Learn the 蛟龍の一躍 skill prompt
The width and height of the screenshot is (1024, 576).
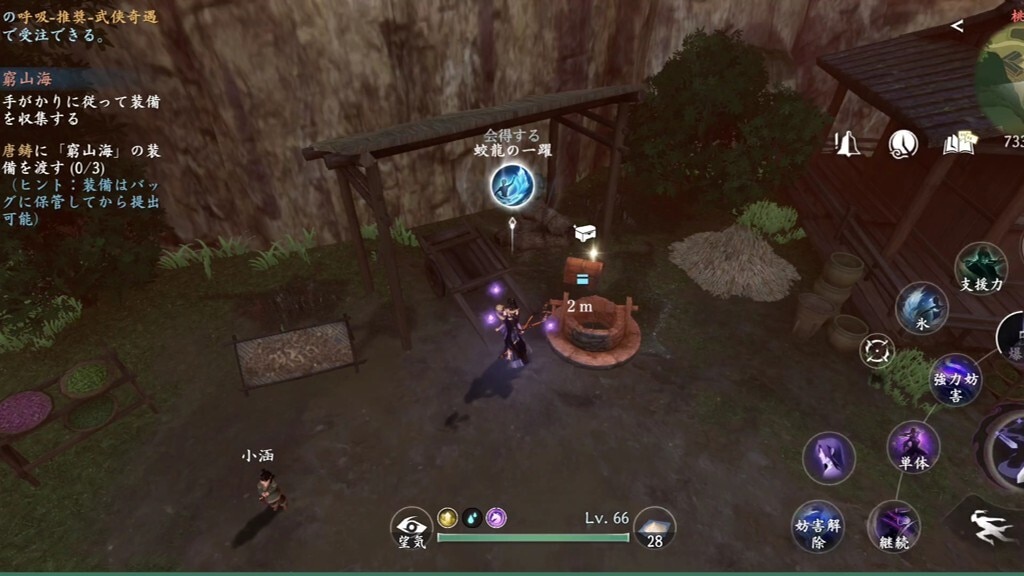click(512, 185)
